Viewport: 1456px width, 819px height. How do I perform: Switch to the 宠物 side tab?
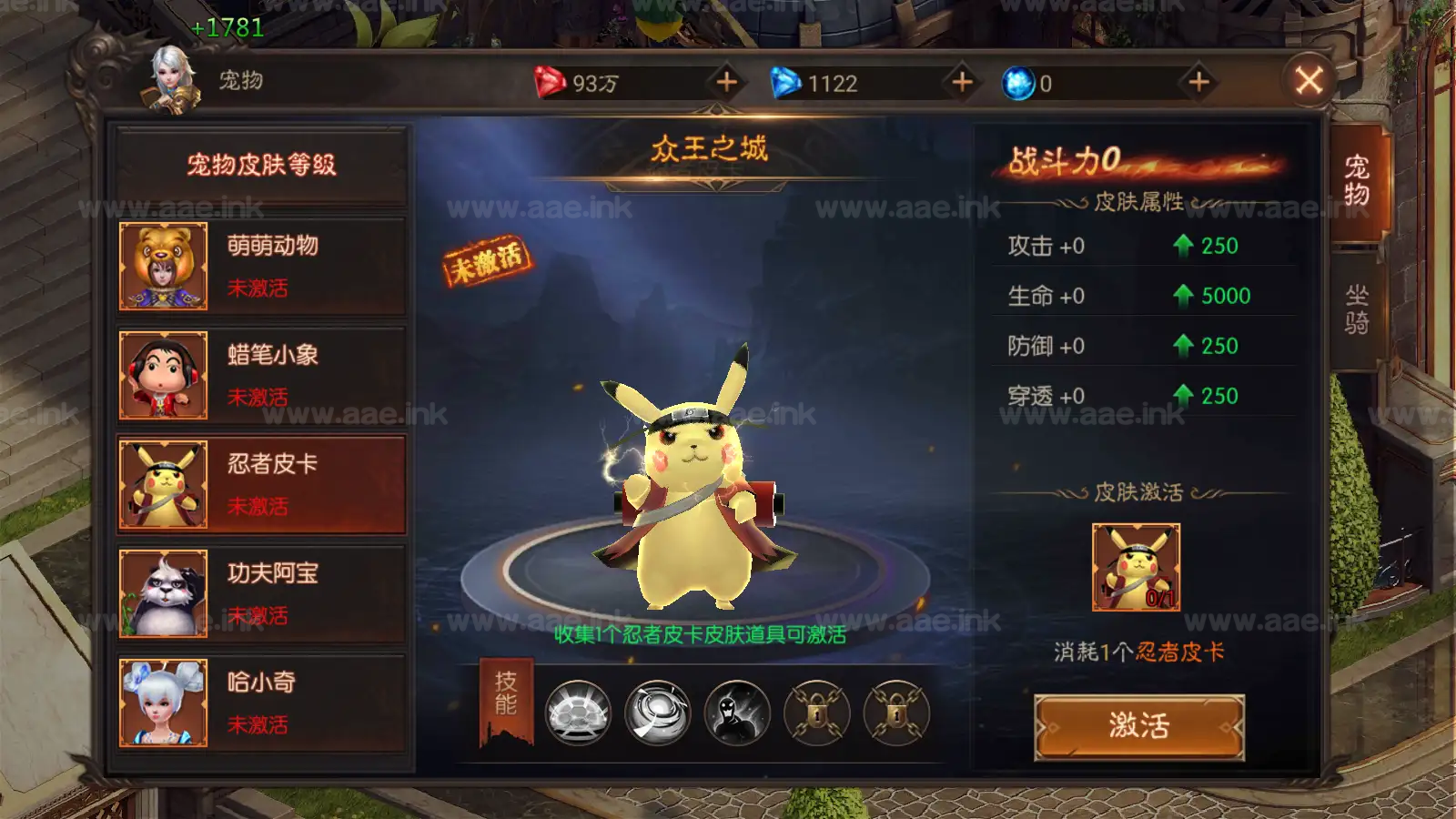(x=1357, y=181)
